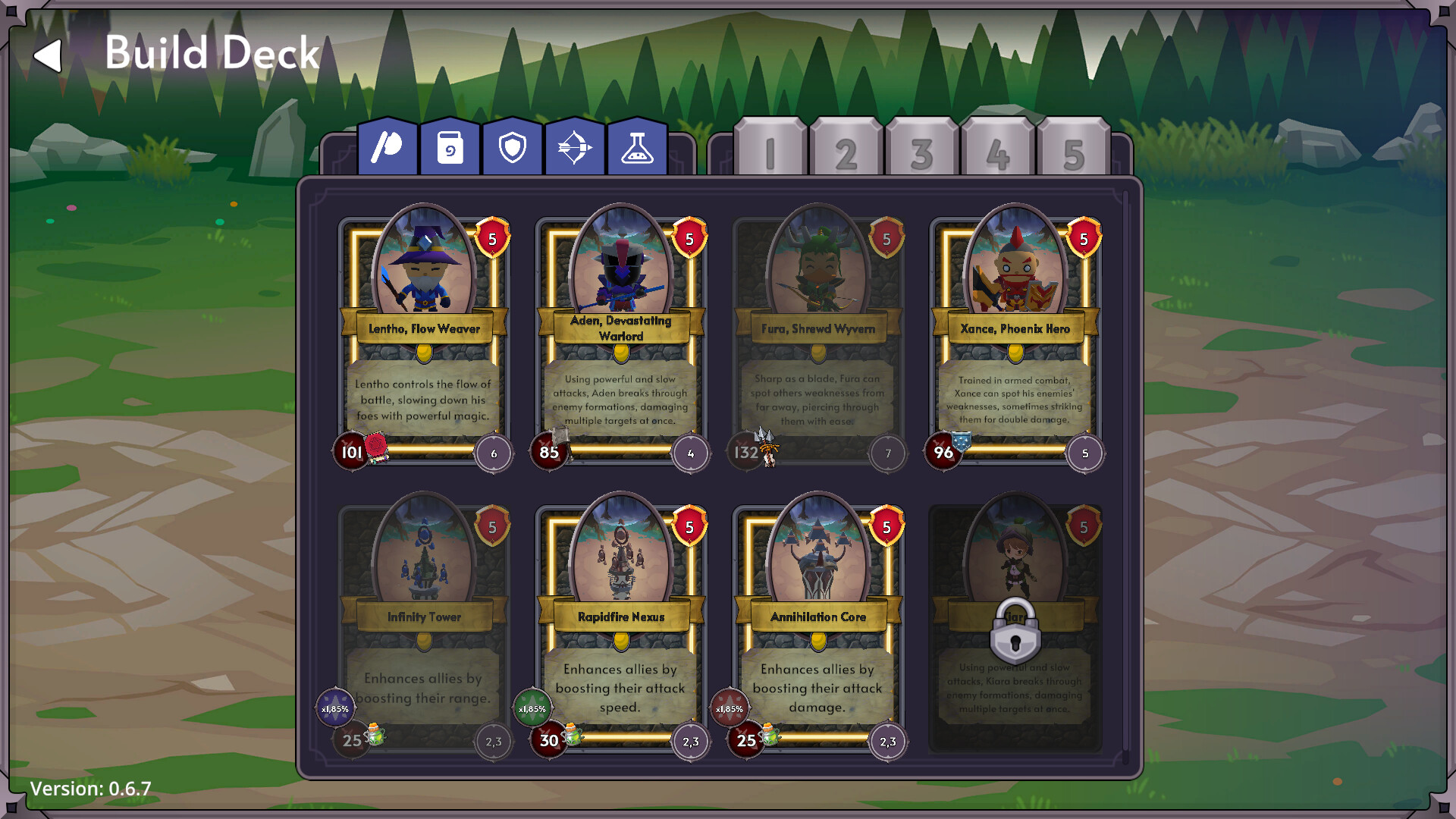Screen dimensions: 1456x819
Task: Click the back arrow to leave Build Deck
Action: coord(48,55)
